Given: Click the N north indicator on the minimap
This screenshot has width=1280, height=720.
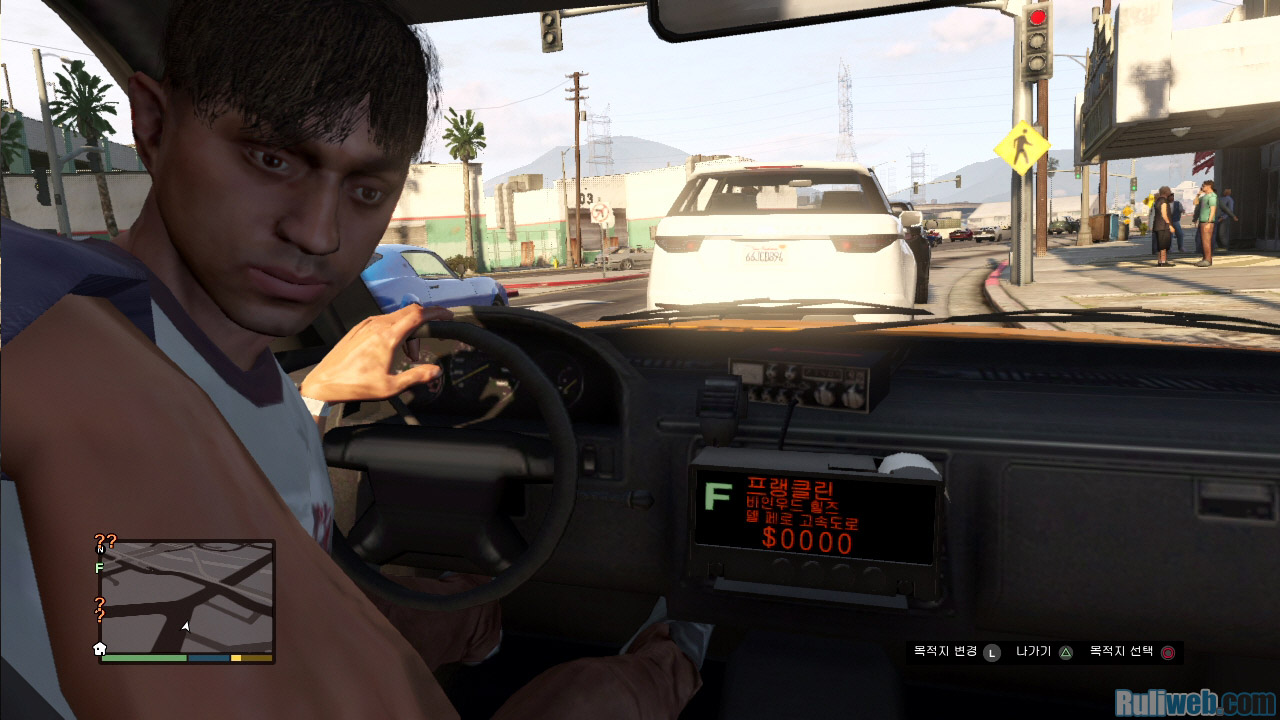Looking at the screenshot, I should (x=100, y=549).
